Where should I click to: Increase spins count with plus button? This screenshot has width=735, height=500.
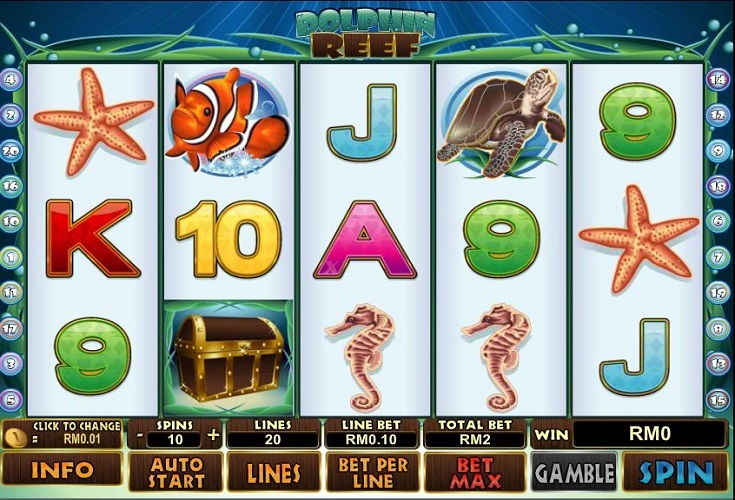(x=212, y=434)
